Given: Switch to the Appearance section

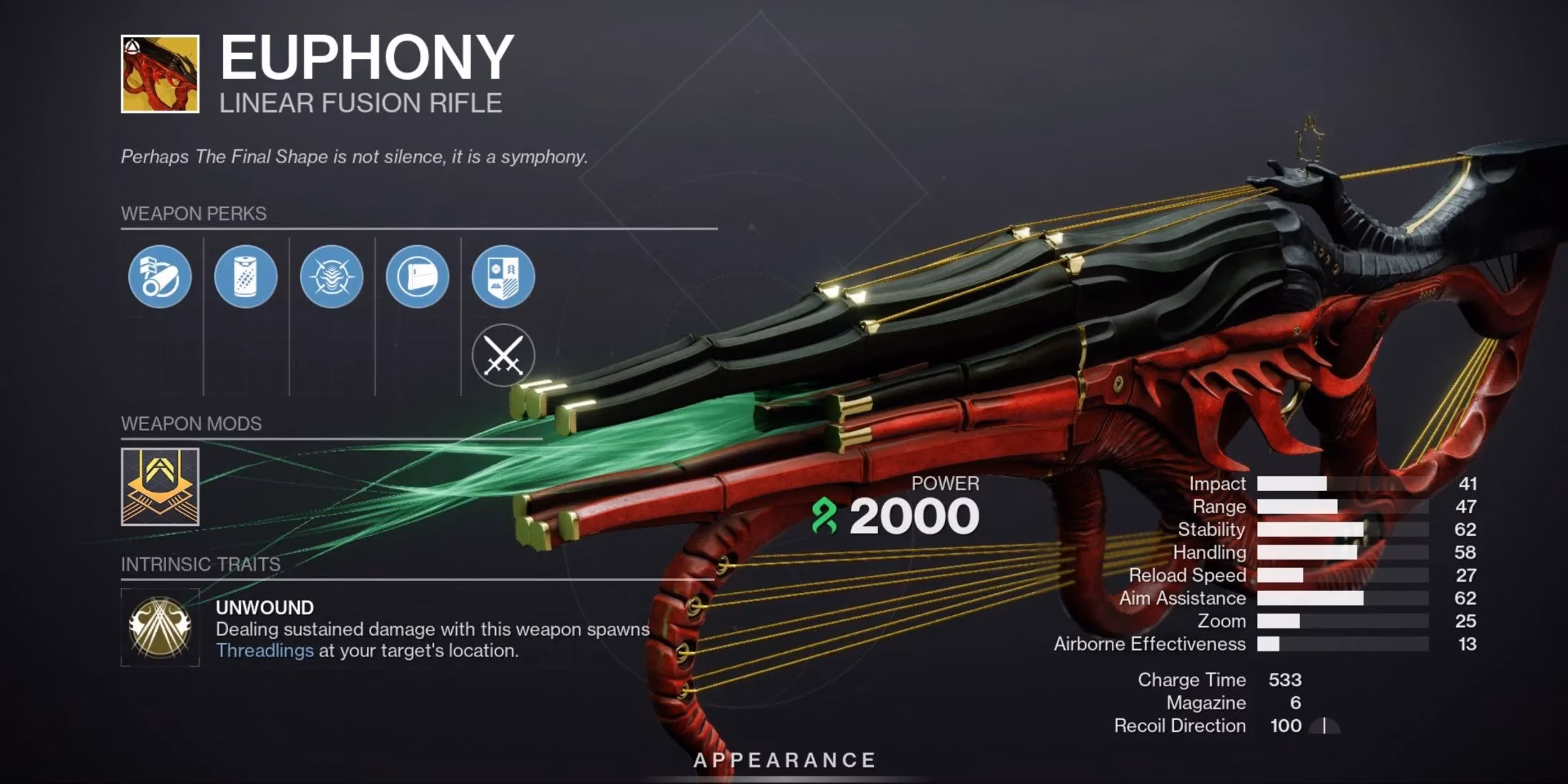Looking at the screenshot, I should pos(784,759).
